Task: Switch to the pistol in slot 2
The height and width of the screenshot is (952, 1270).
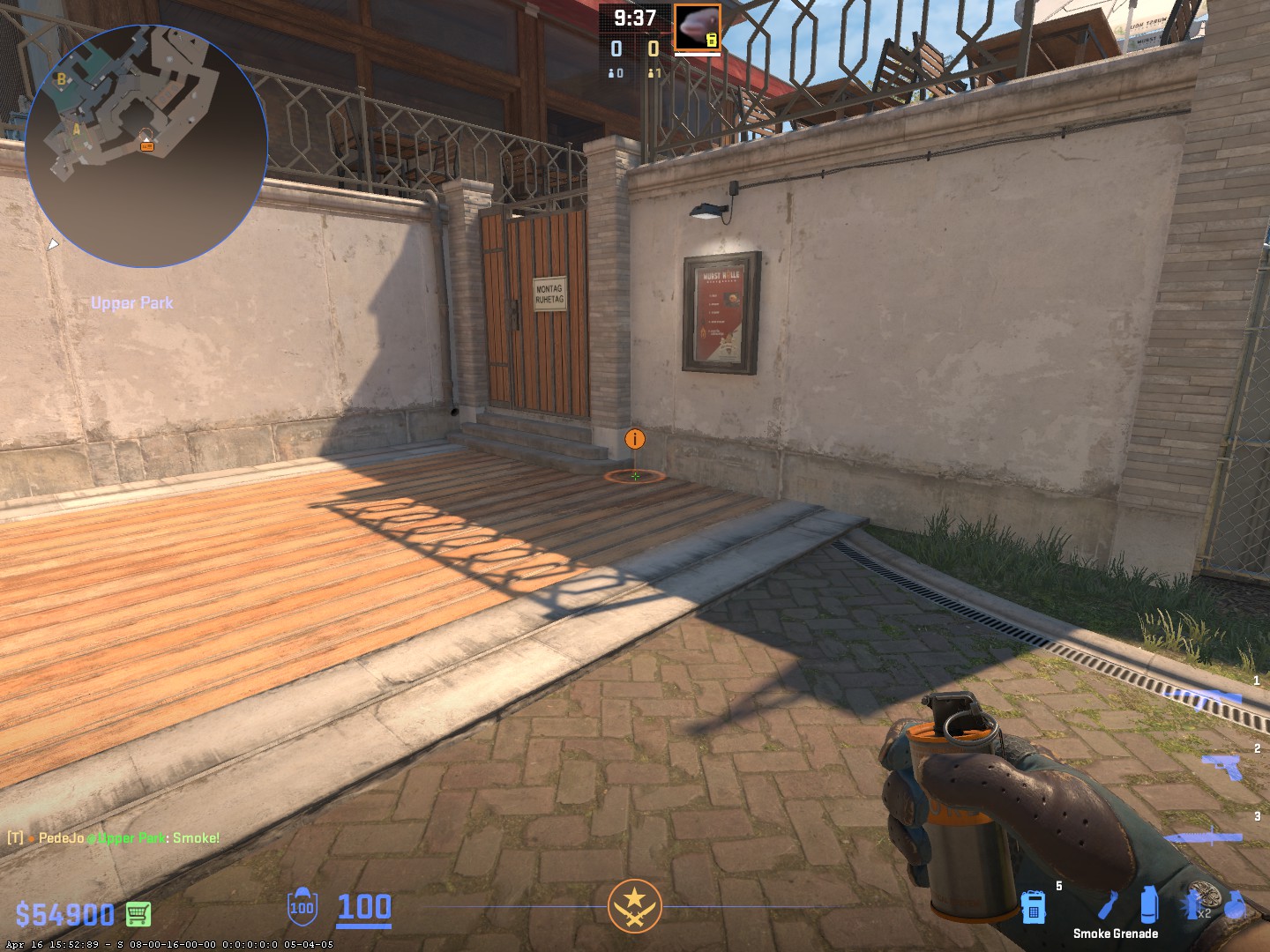Action: [1222, 766]
